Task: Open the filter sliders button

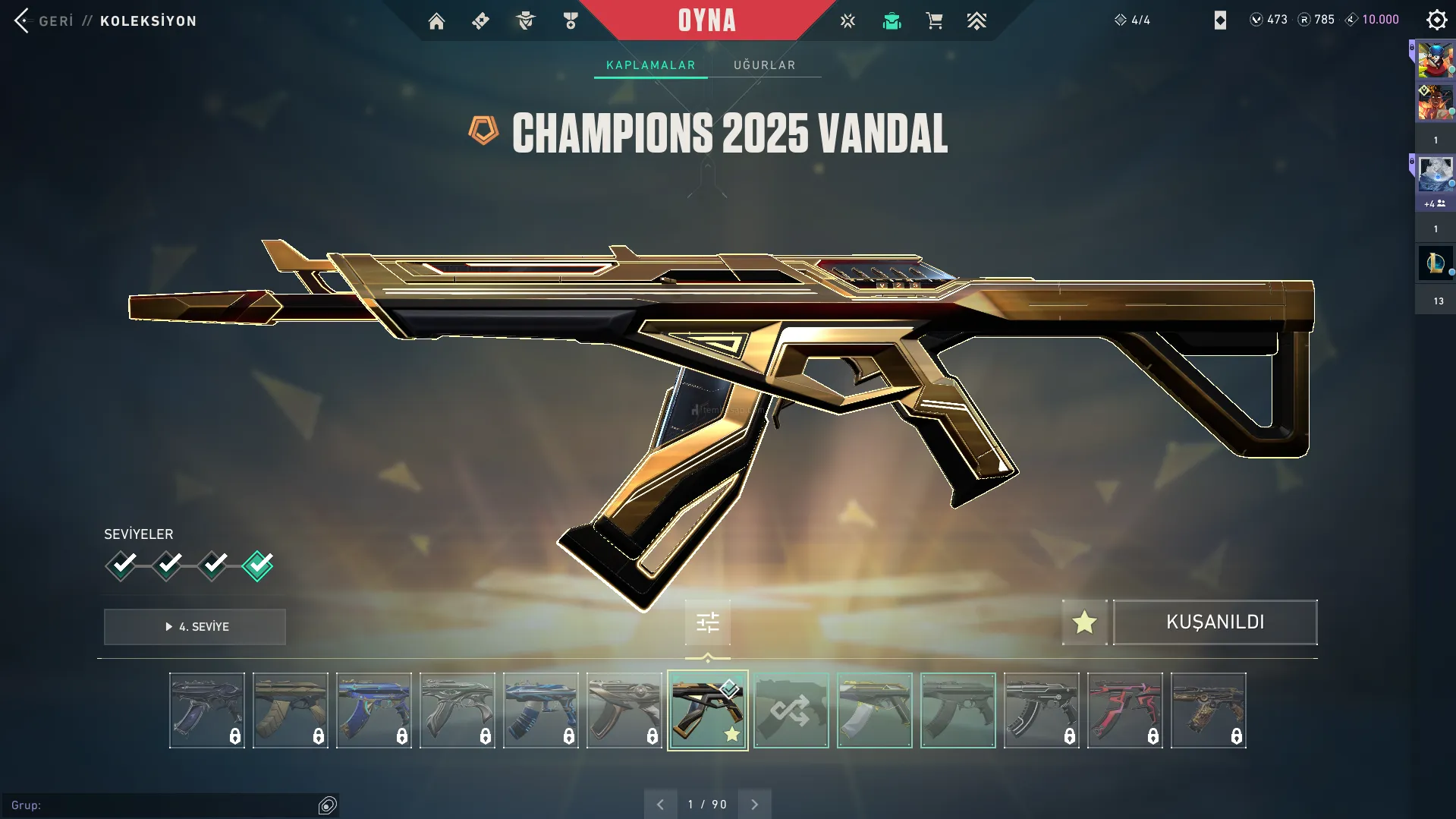Action: point(707,623)
